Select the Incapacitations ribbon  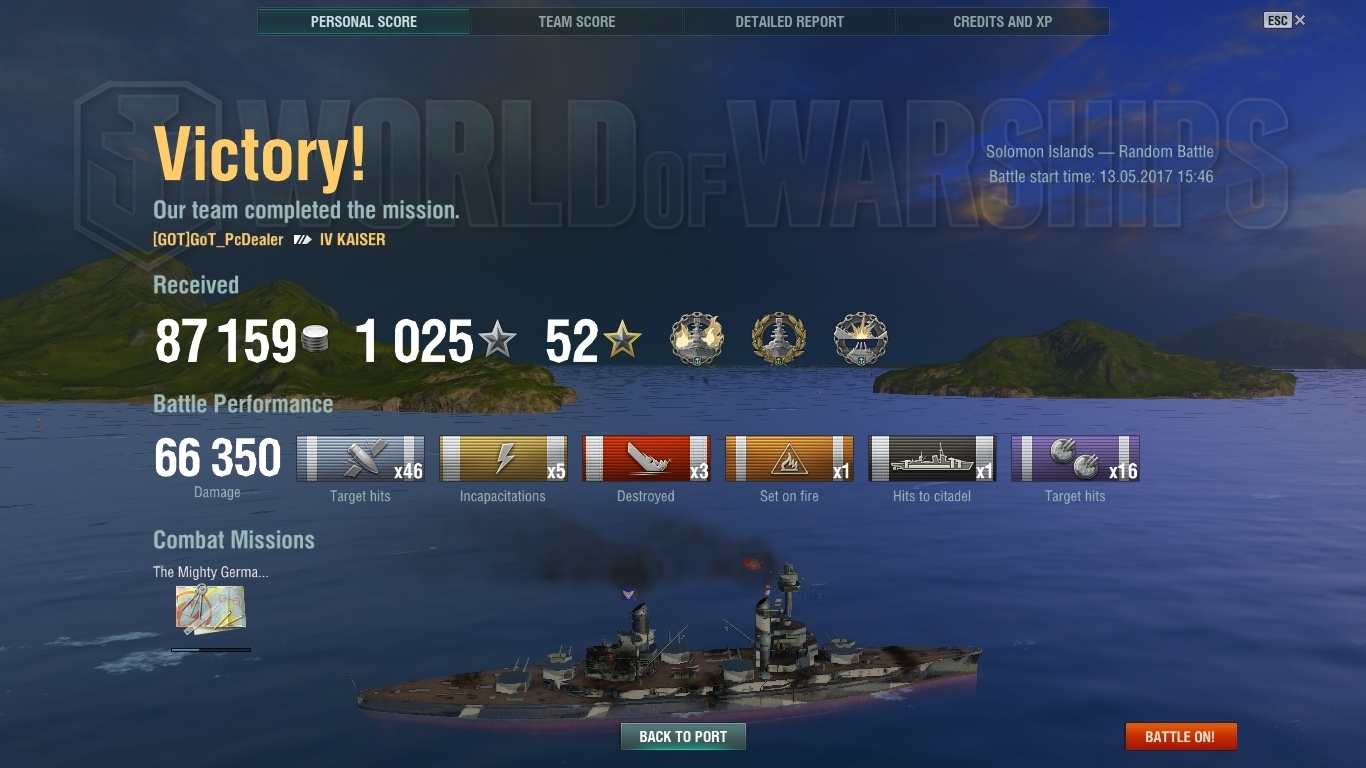503,459
